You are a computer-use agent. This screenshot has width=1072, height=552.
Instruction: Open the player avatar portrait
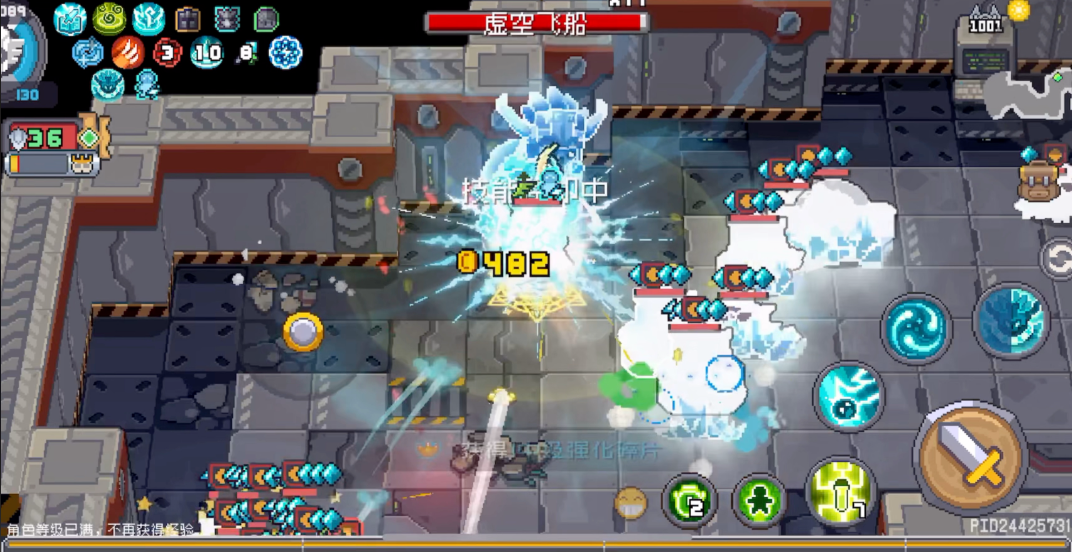(x=18, y=50)
